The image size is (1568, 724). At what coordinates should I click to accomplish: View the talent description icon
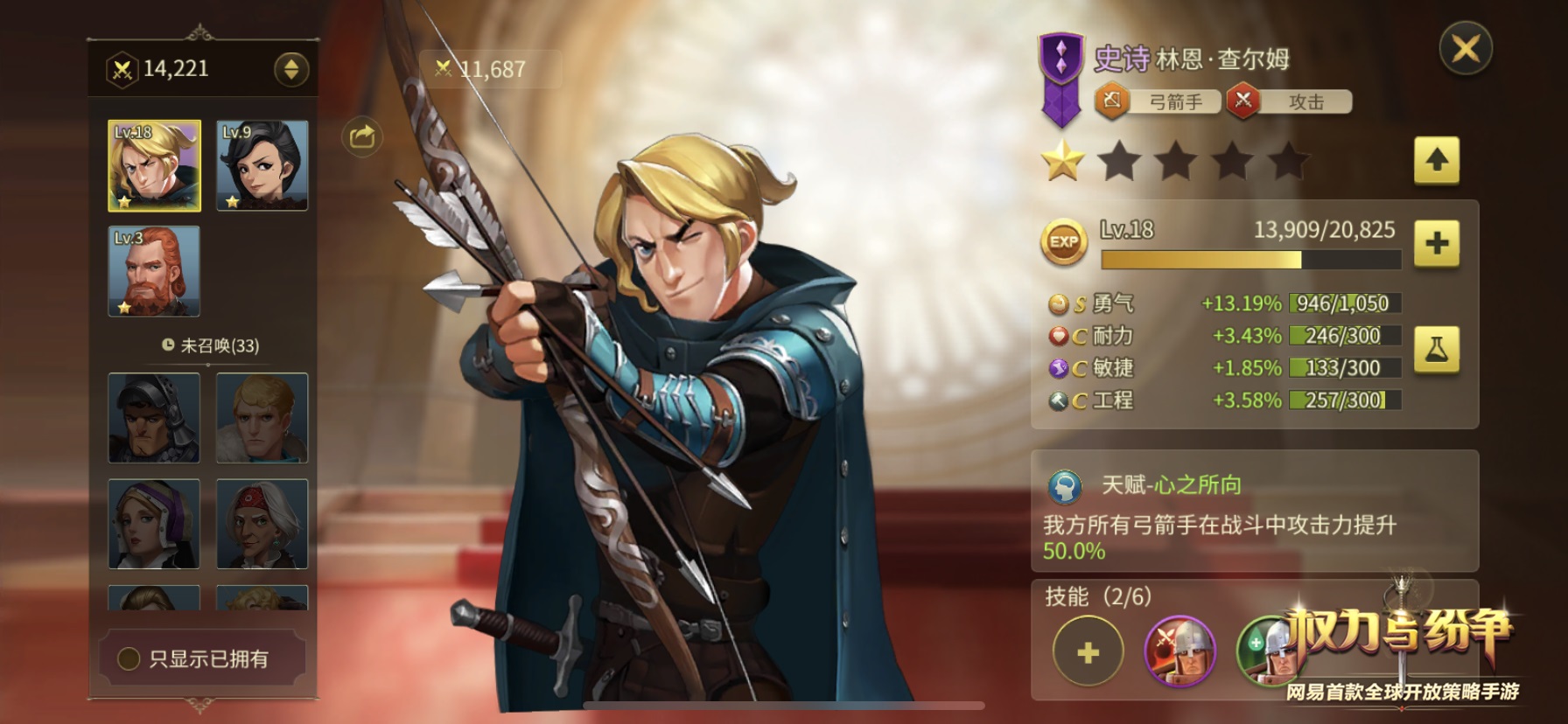point(1065,486)
